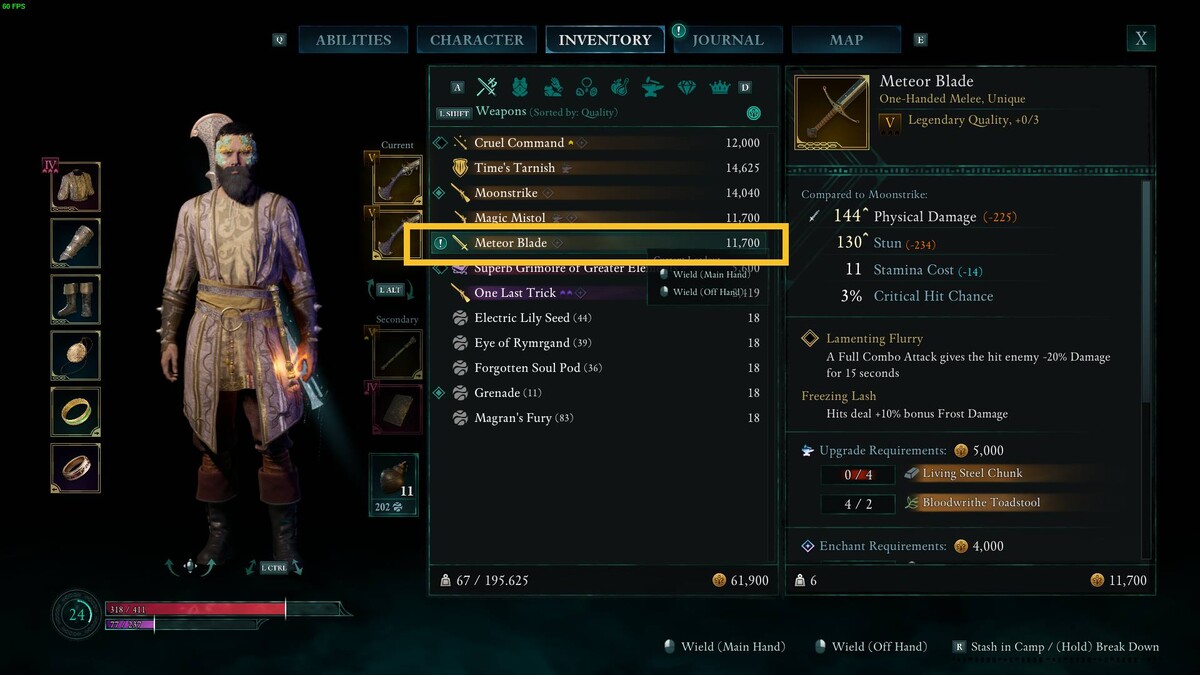This screenshot has height=675, width=1200.
Task: Select the Time's Tarnish shield row
Action: 514,168
